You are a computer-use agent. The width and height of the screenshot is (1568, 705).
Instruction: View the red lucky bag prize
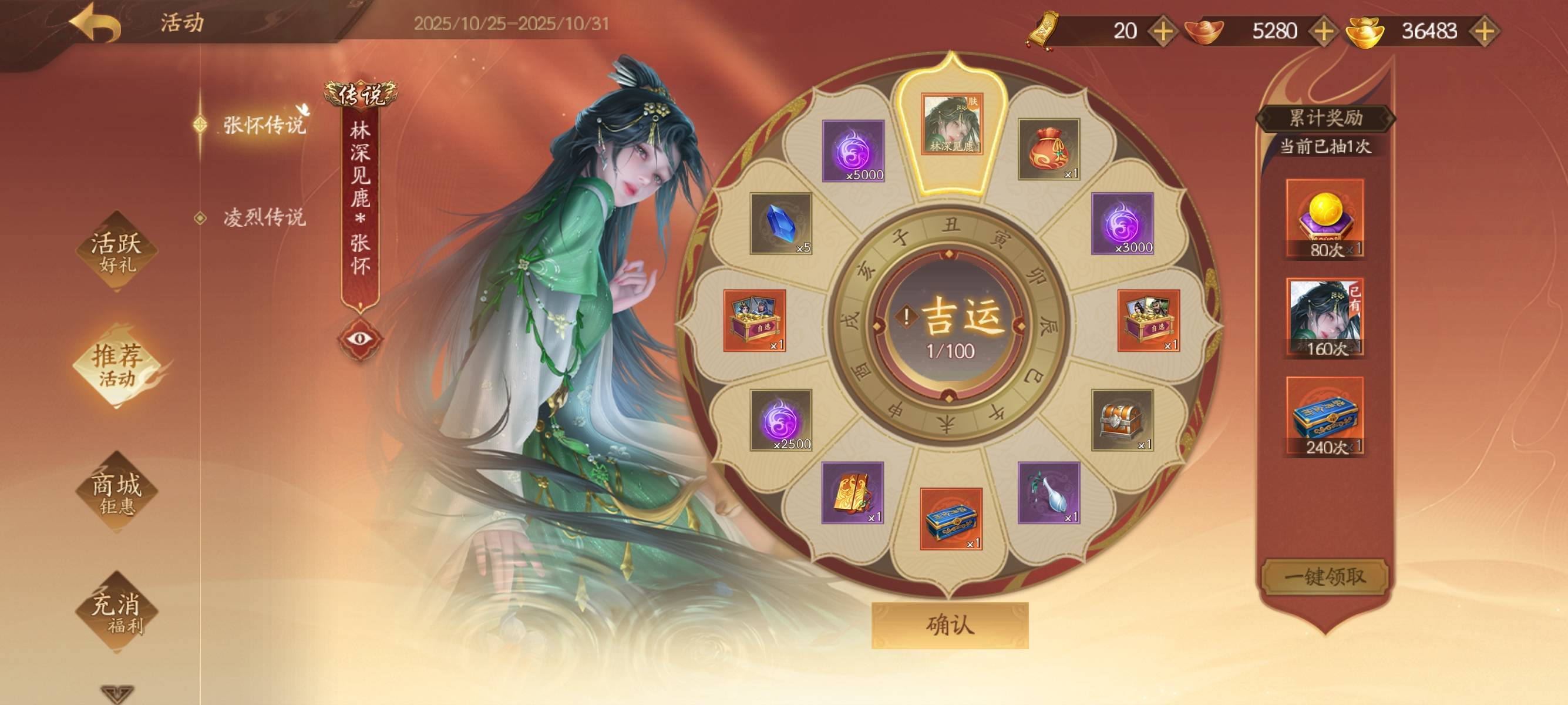1048,149
